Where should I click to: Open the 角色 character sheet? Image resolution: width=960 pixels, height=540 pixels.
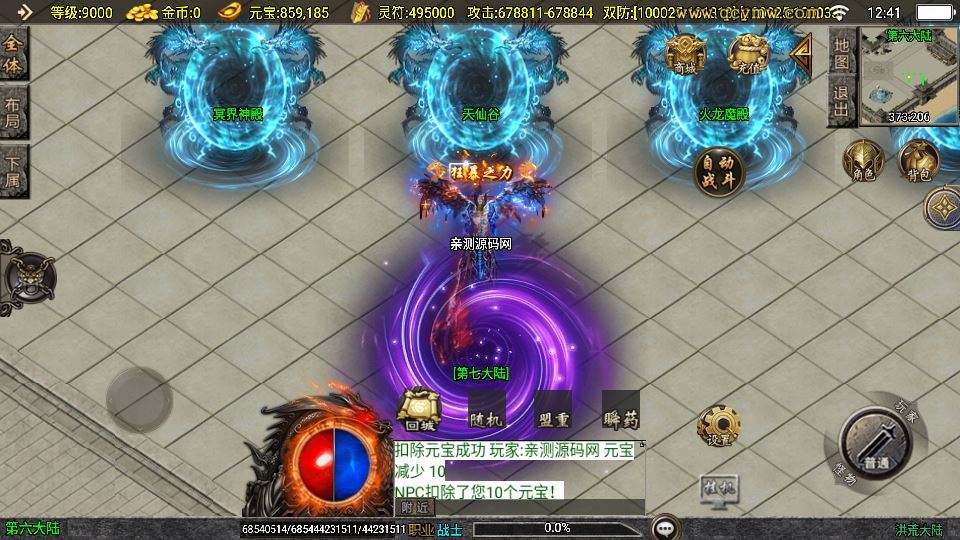click(x=862, y=162)
